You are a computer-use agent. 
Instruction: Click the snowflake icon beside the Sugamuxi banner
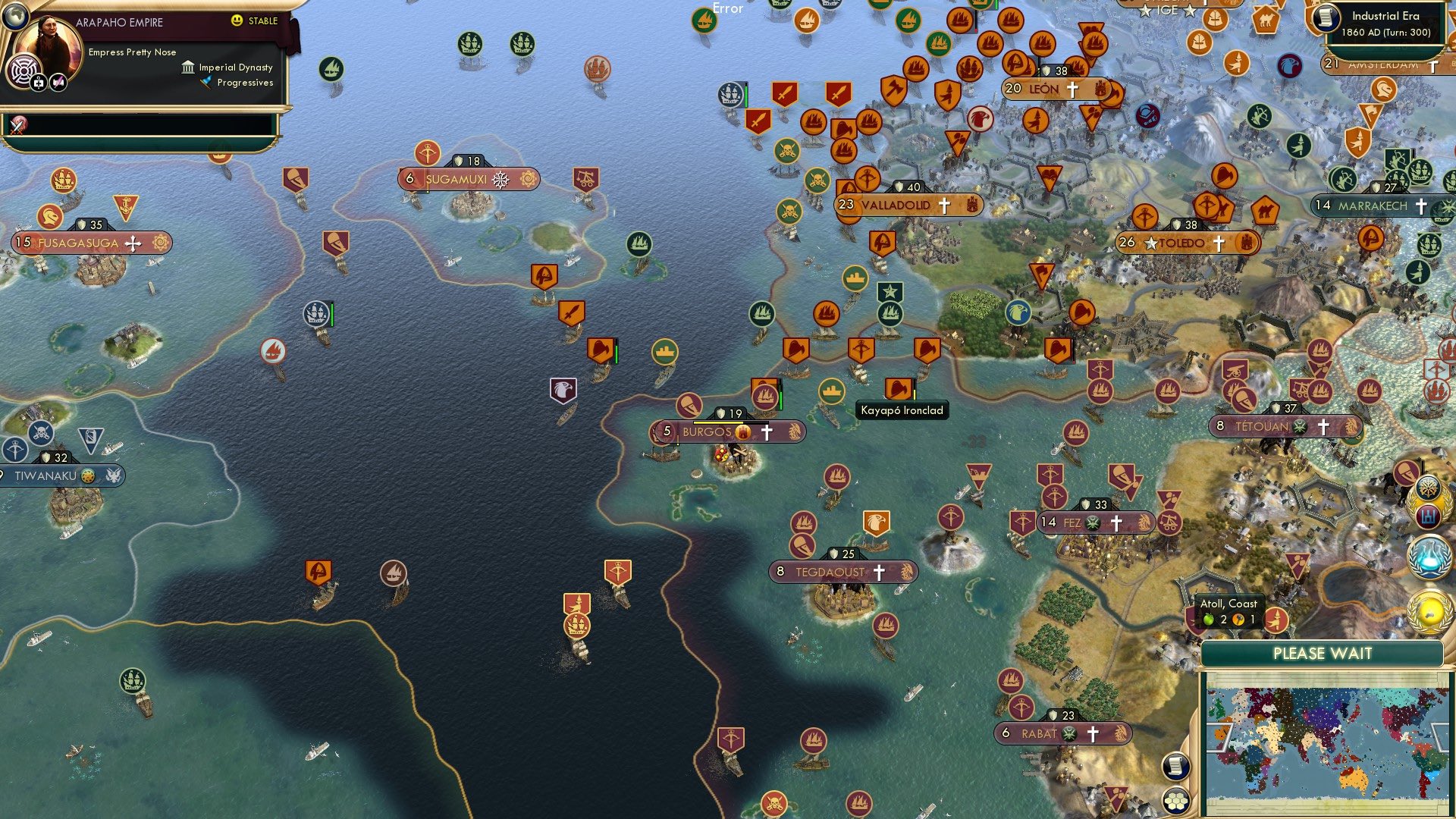coord(499,180)
